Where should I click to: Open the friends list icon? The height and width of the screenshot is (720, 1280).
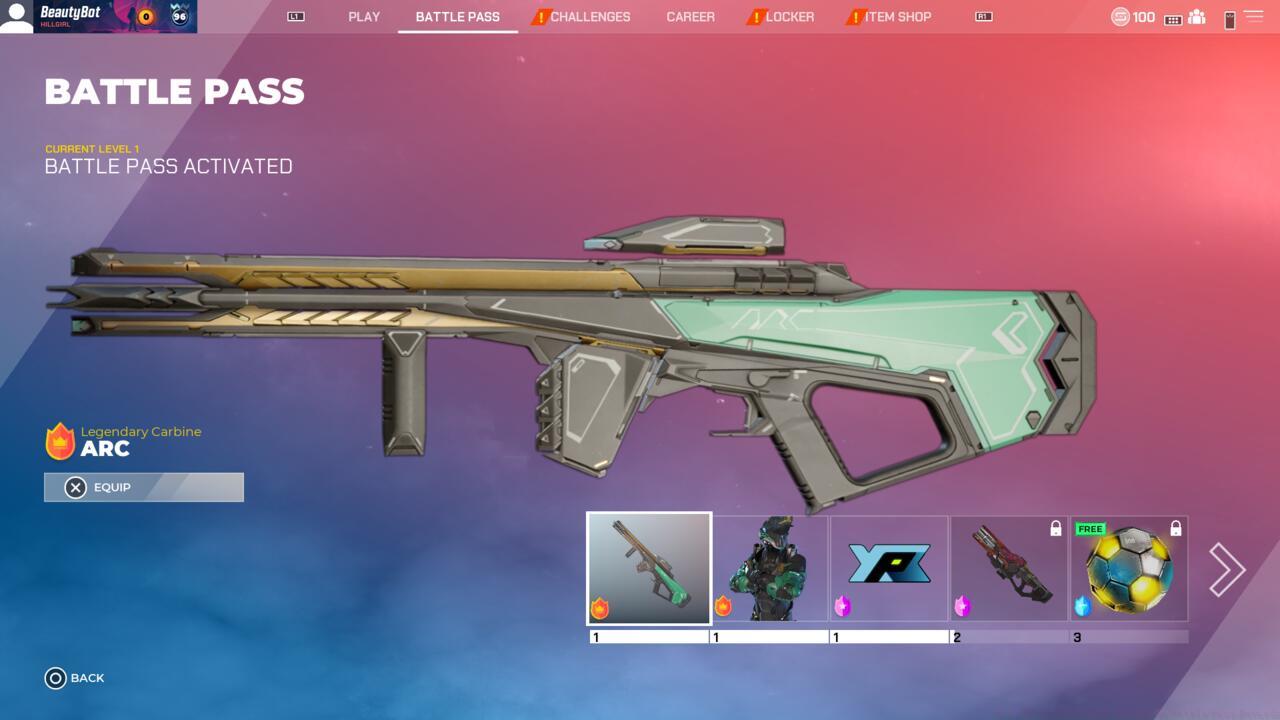pyautogui.click(x=1196, y=17)
